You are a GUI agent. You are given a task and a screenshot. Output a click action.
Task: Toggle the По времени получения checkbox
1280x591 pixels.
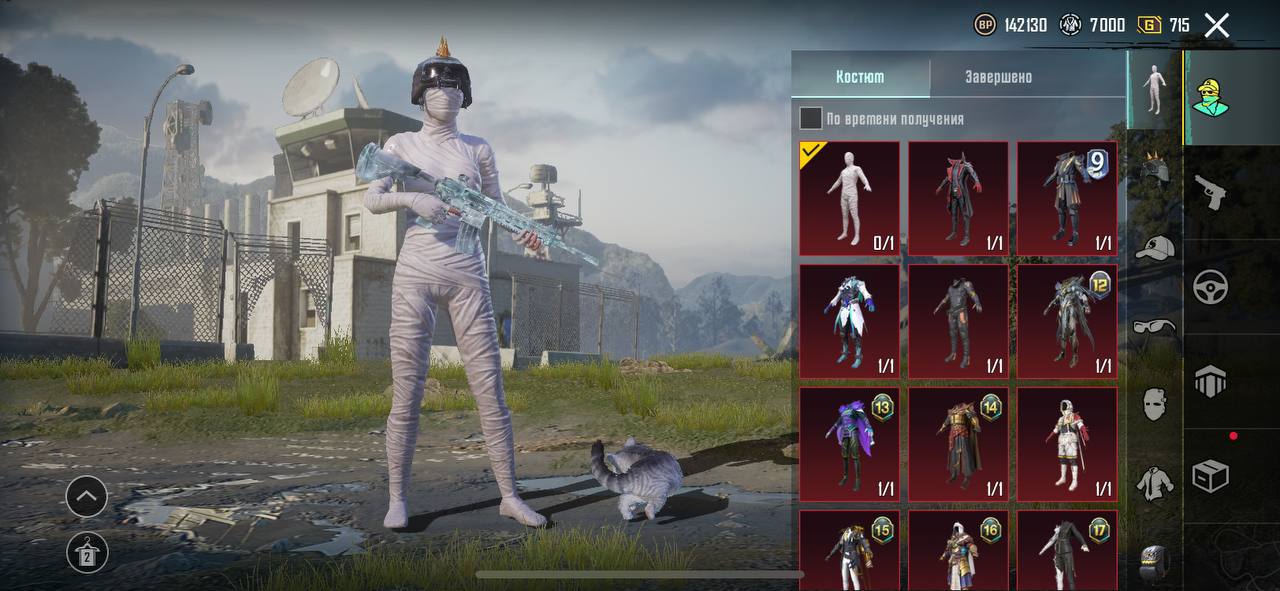pyautogui.click(x=811, y=119)
